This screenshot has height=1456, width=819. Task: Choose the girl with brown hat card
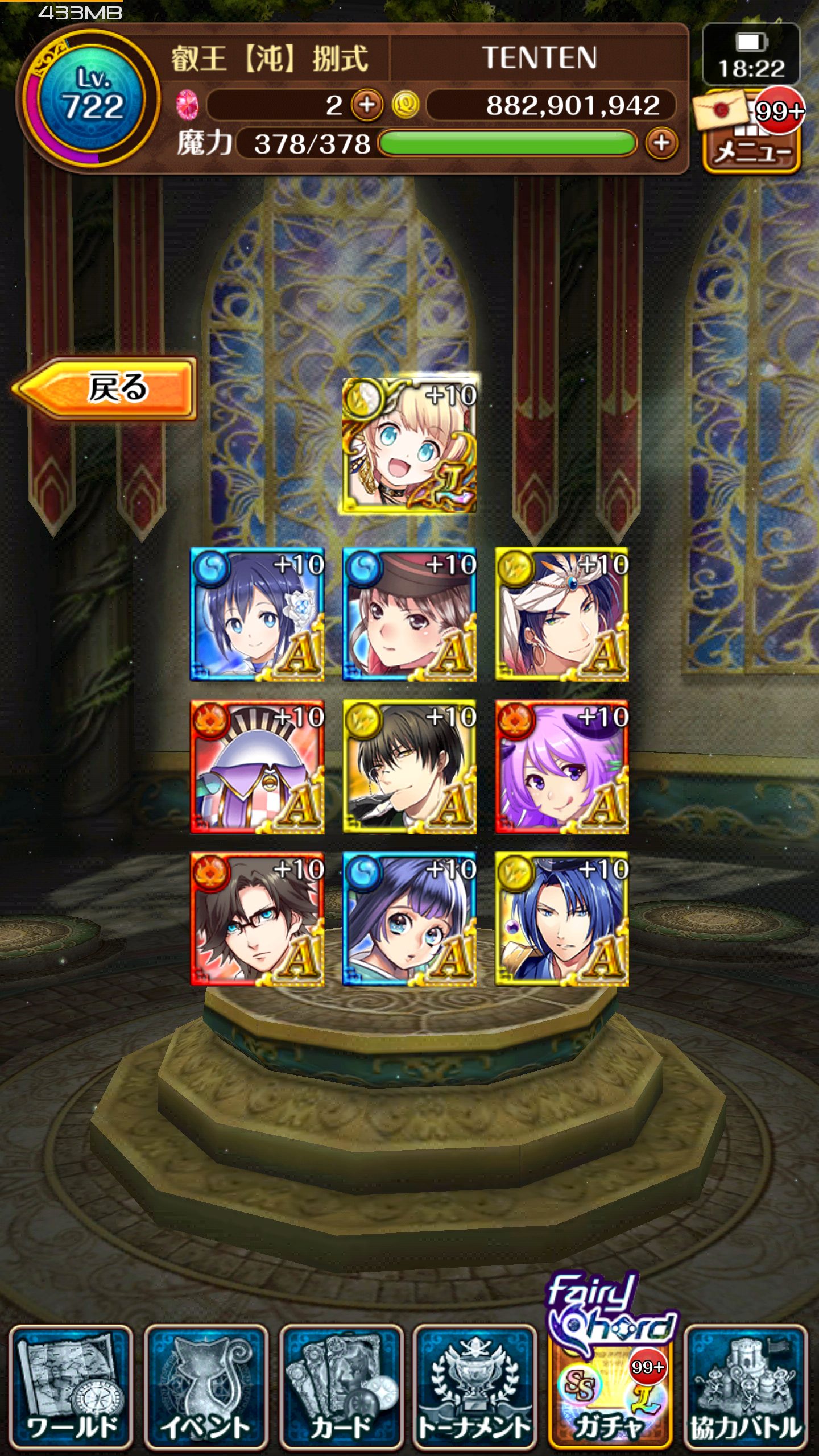(x=409, y=614)
